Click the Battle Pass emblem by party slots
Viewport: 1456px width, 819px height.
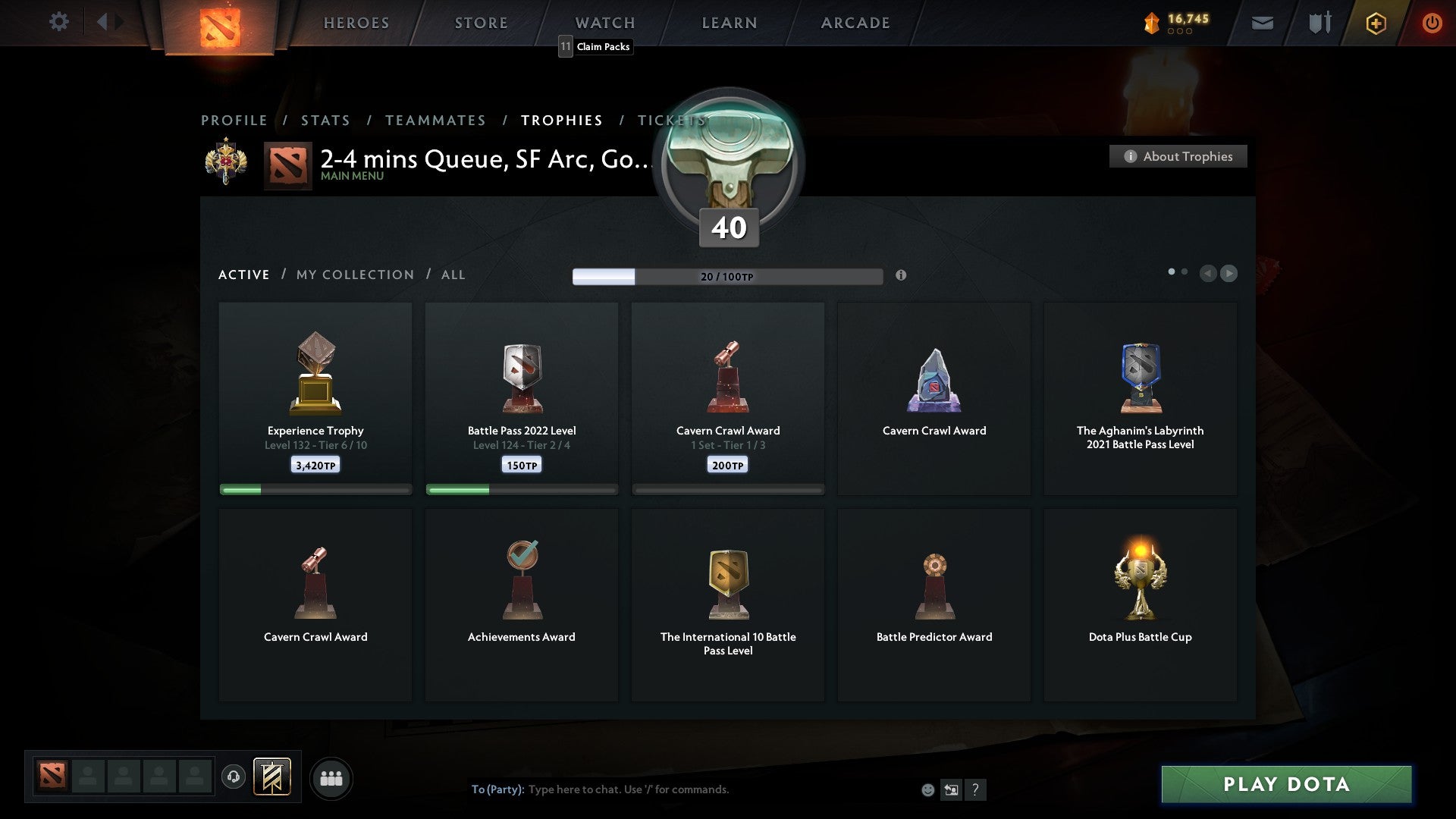pos(273,777)
